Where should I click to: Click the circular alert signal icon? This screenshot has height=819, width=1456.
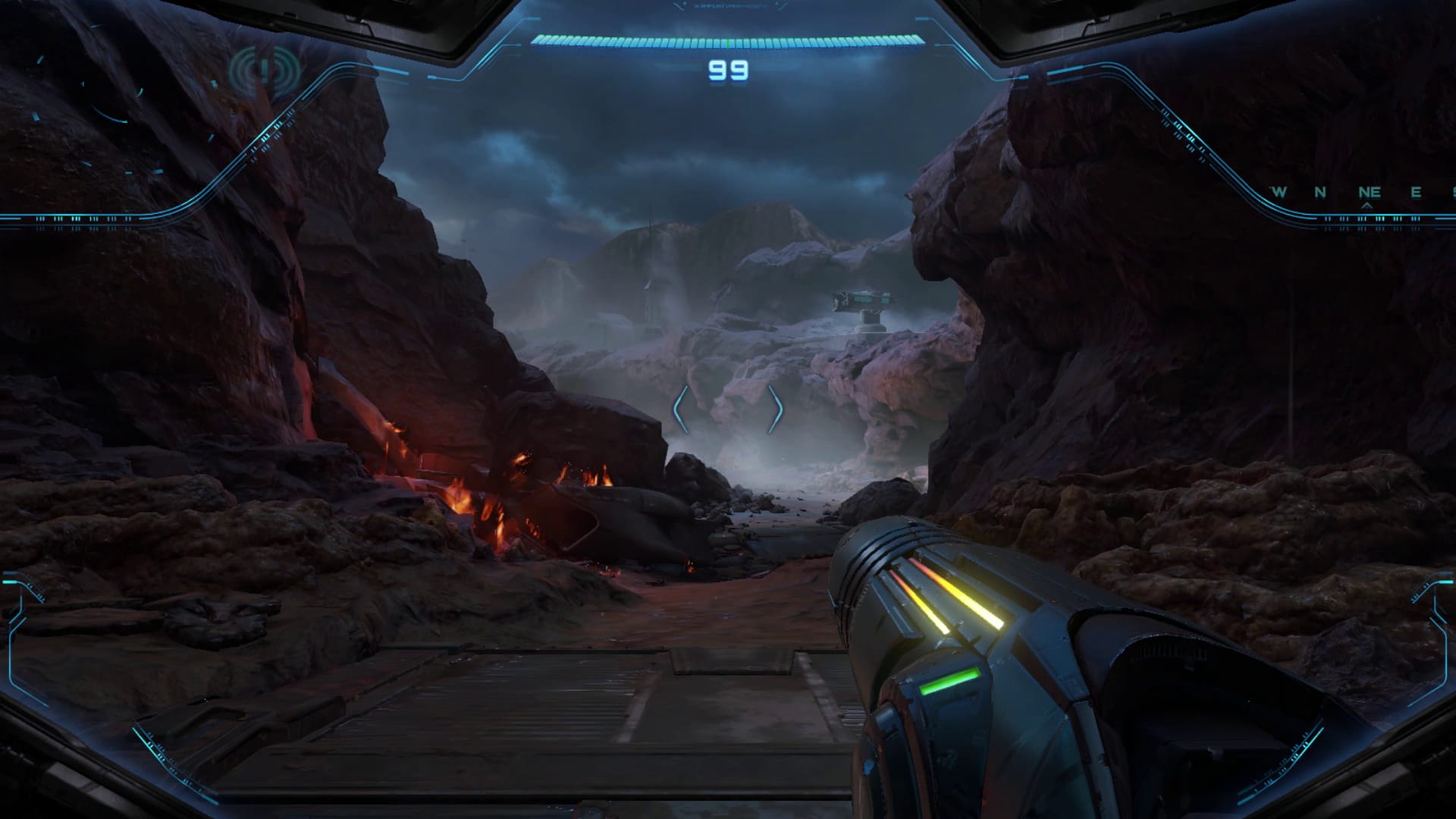point(264,71)
